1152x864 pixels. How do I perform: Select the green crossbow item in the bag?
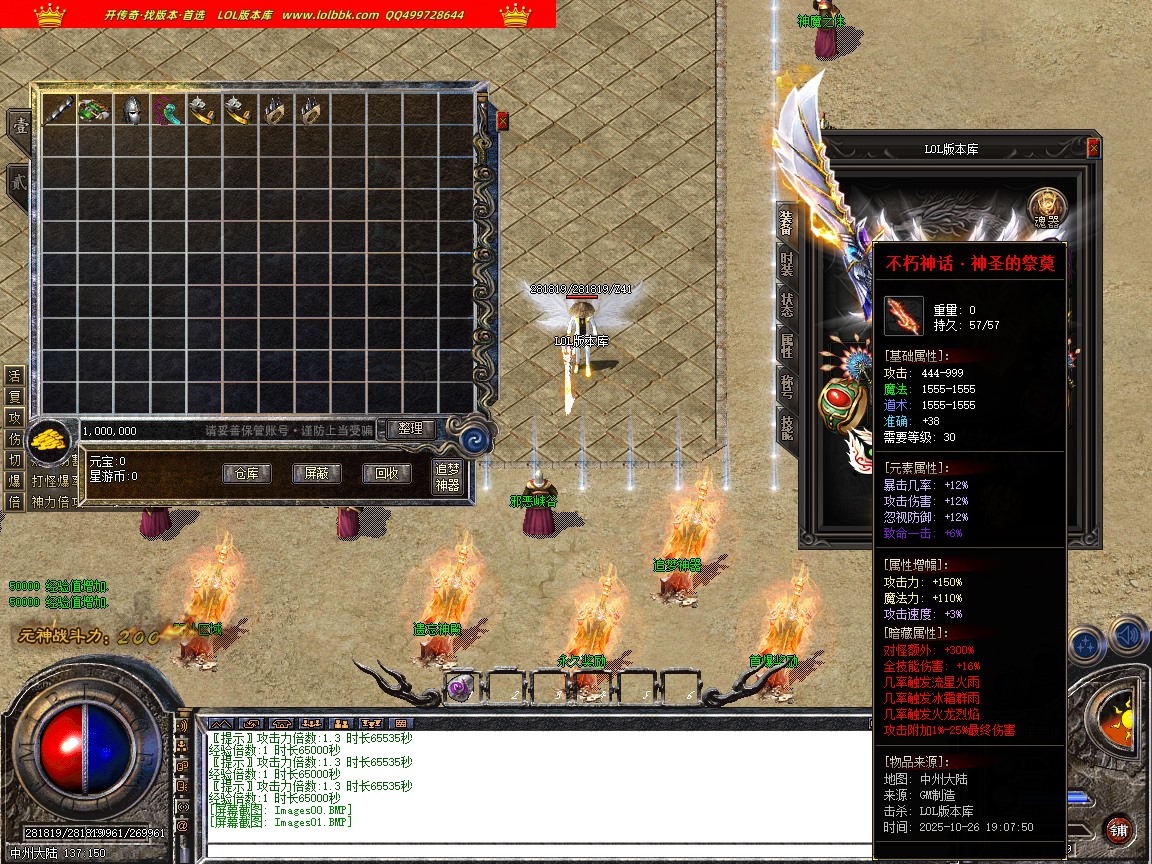tap(94, 111)
